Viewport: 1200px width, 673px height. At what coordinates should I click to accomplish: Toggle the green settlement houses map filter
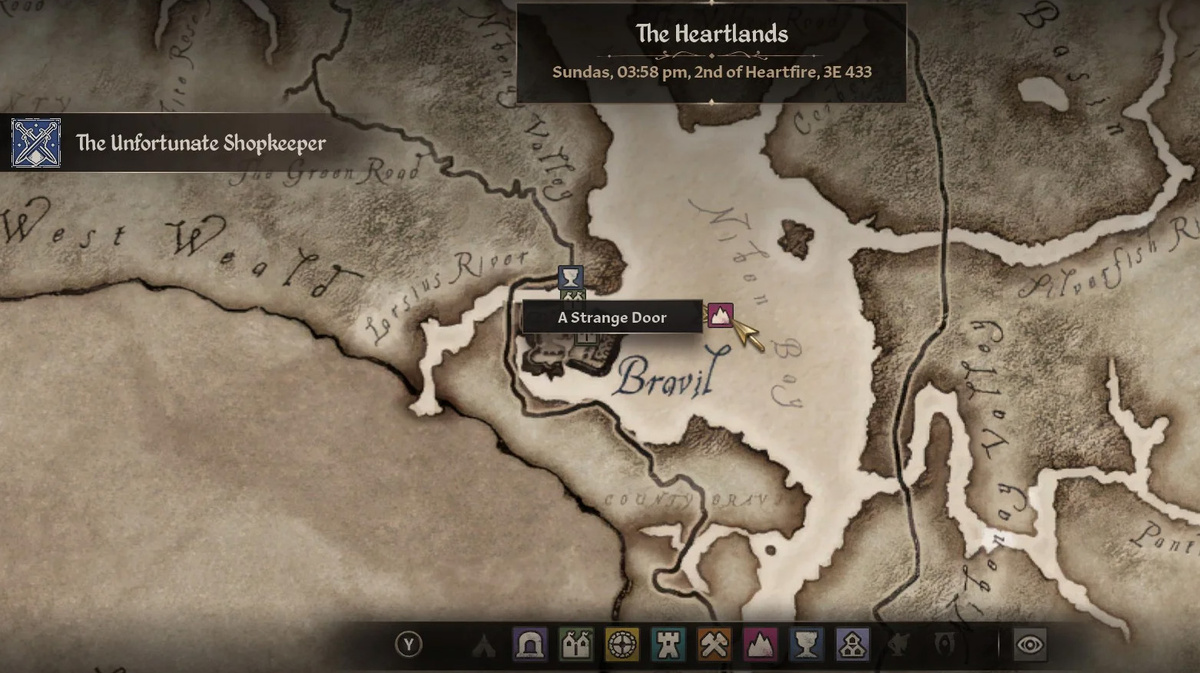click(x=575, y=645)
